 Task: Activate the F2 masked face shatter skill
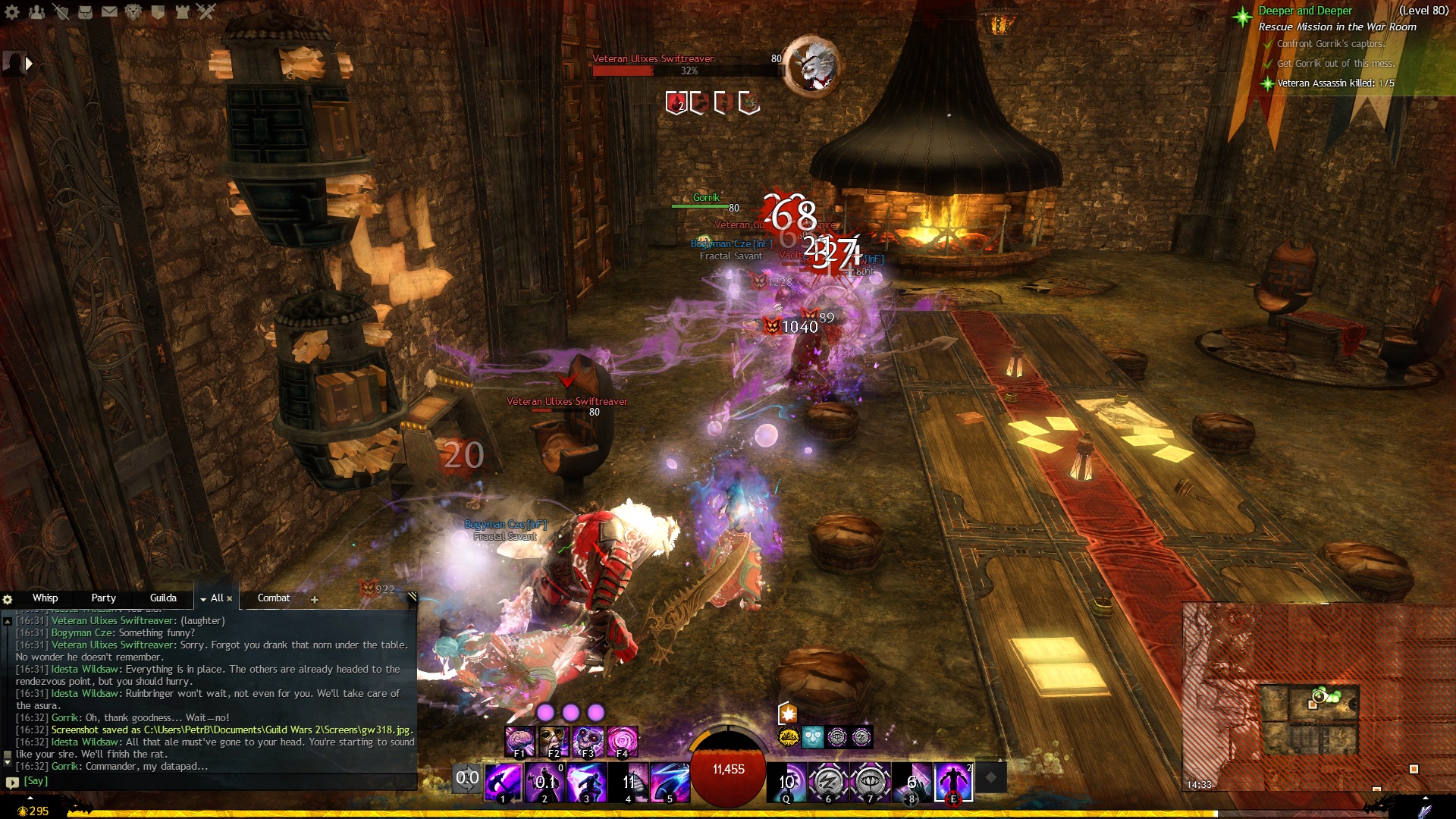(554, 741)
